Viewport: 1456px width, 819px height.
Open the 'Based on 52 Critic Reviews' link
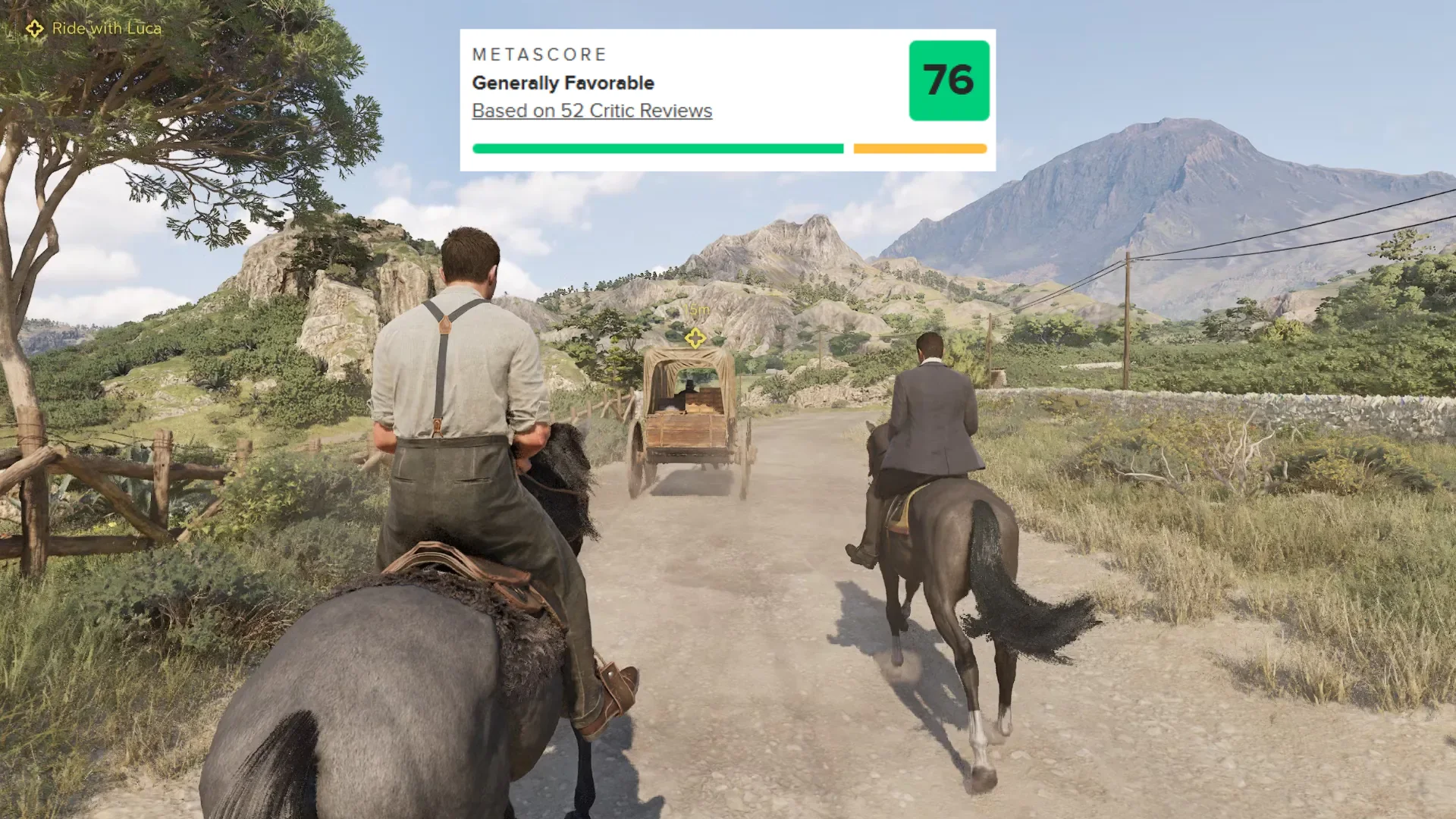[x=591, y=111]
